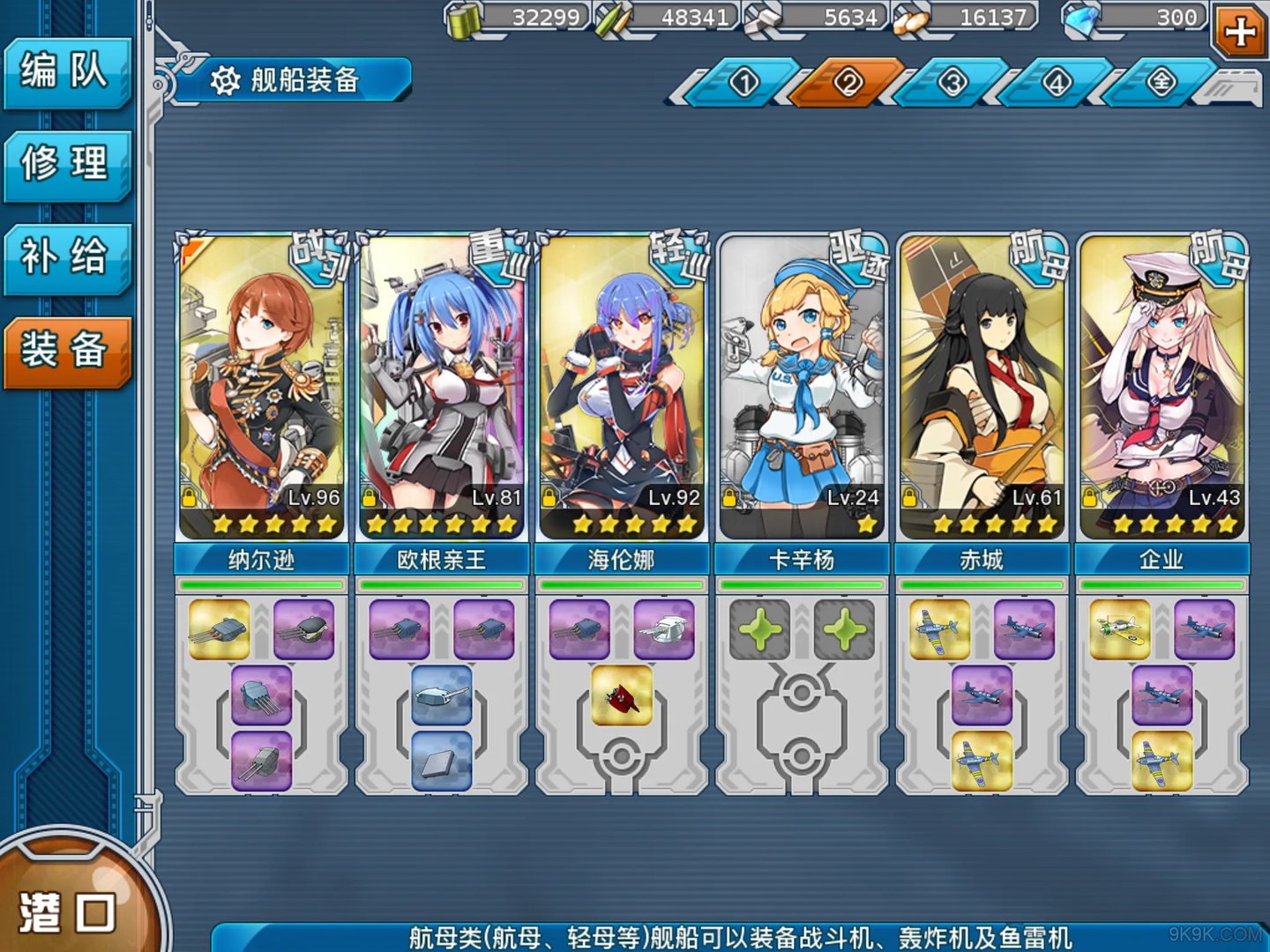This screenshot has width=1270, height=952.
Task: Switch to fleet tab 4
Action: [x=1057, y=83]
